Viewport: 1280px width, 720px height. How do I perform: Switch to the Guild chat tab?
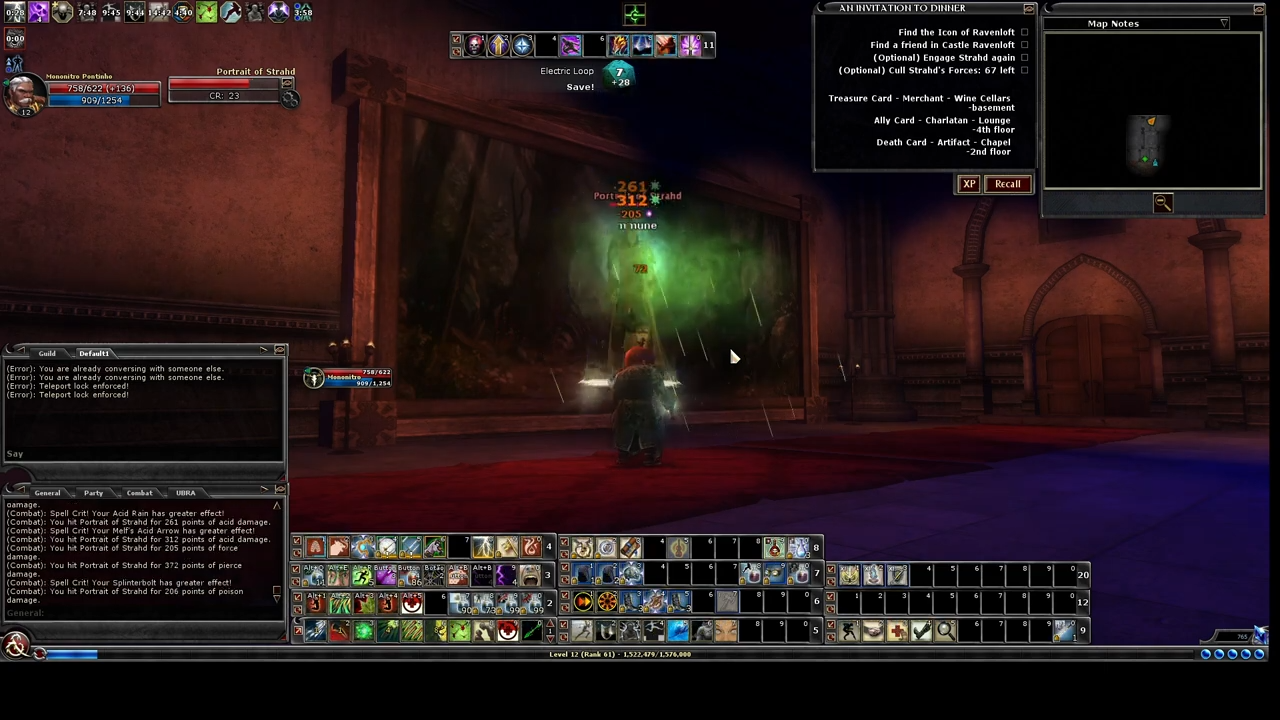click(x=47, y=353)
